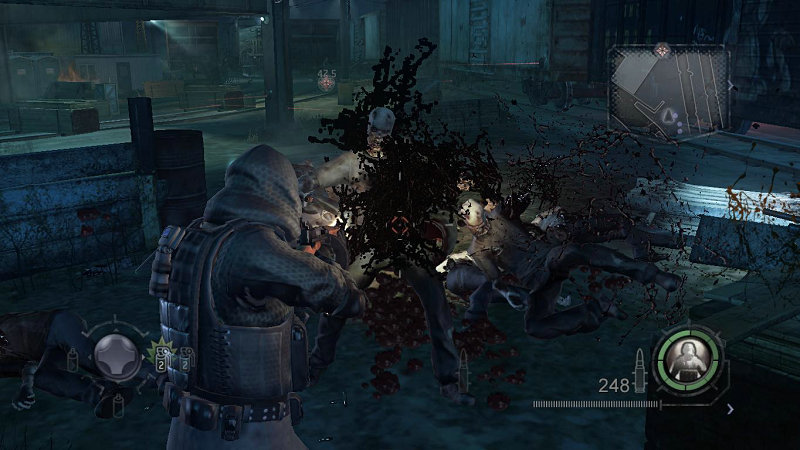Select the item slot below the D-pad

(x=118, y=400)
